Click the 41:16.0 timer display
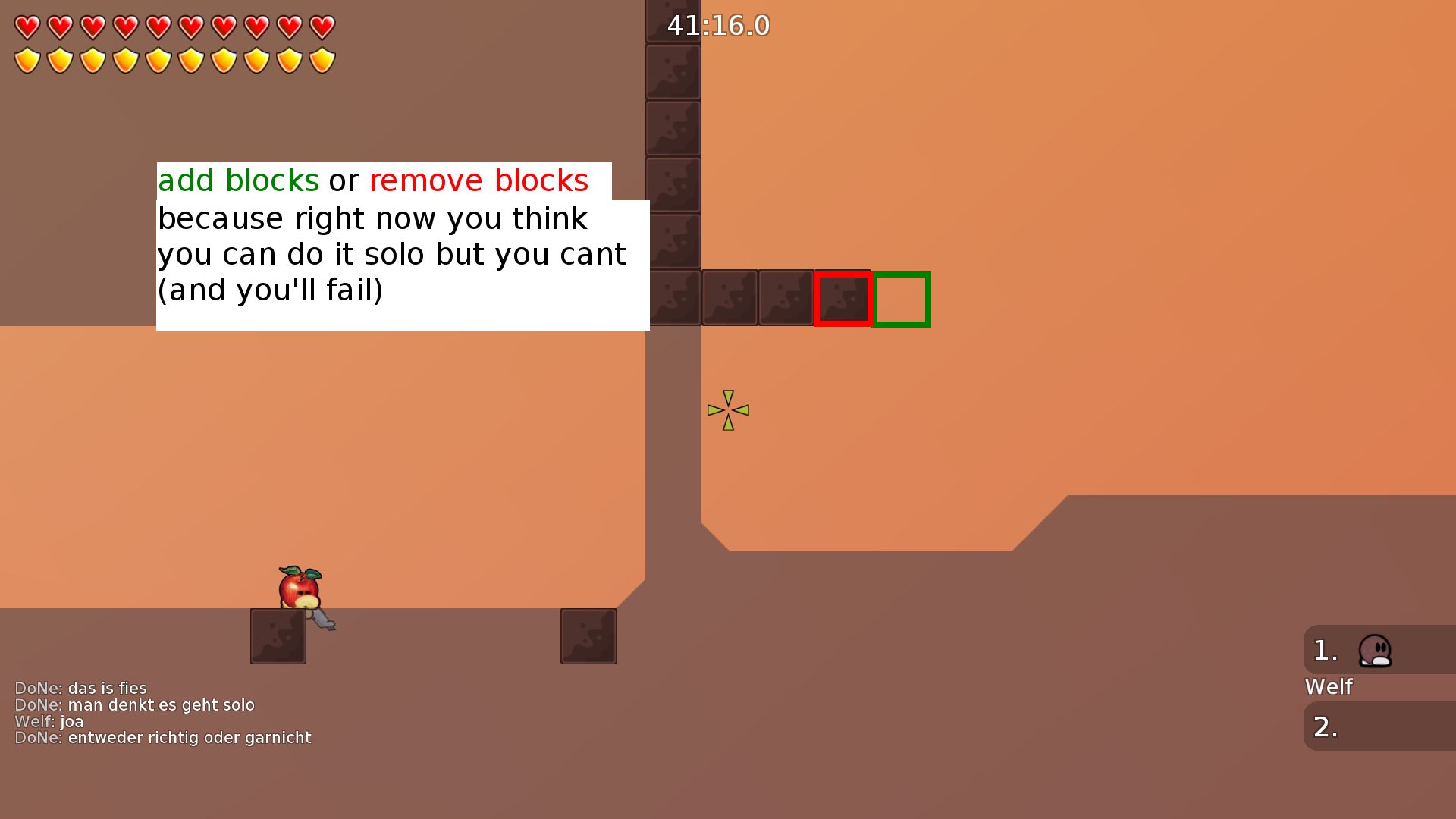Screen dimensions: 1456x819 click(717, 25)
